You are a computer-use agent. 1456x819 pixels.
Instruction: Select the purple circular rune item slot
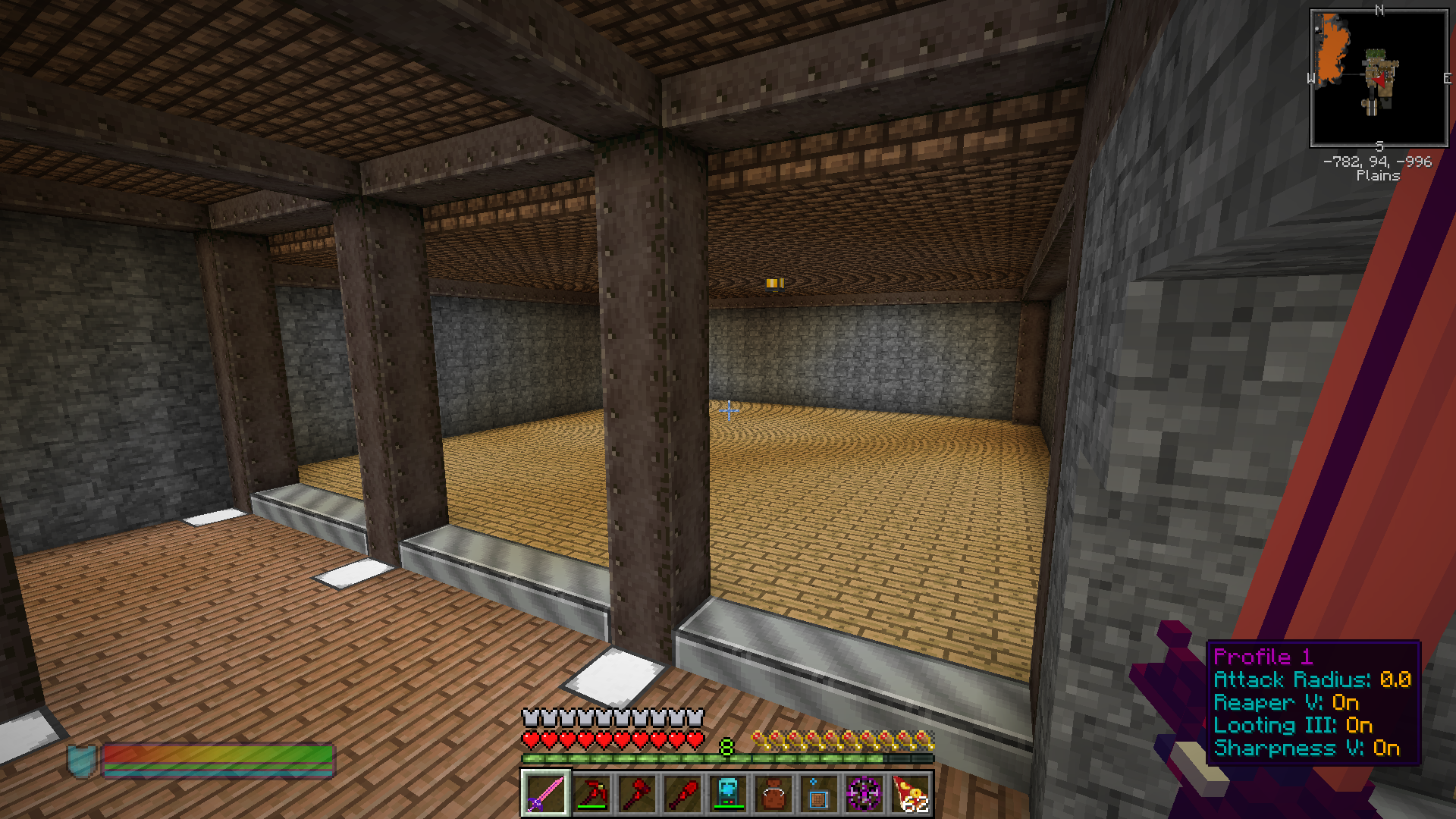tap(864, 793)
